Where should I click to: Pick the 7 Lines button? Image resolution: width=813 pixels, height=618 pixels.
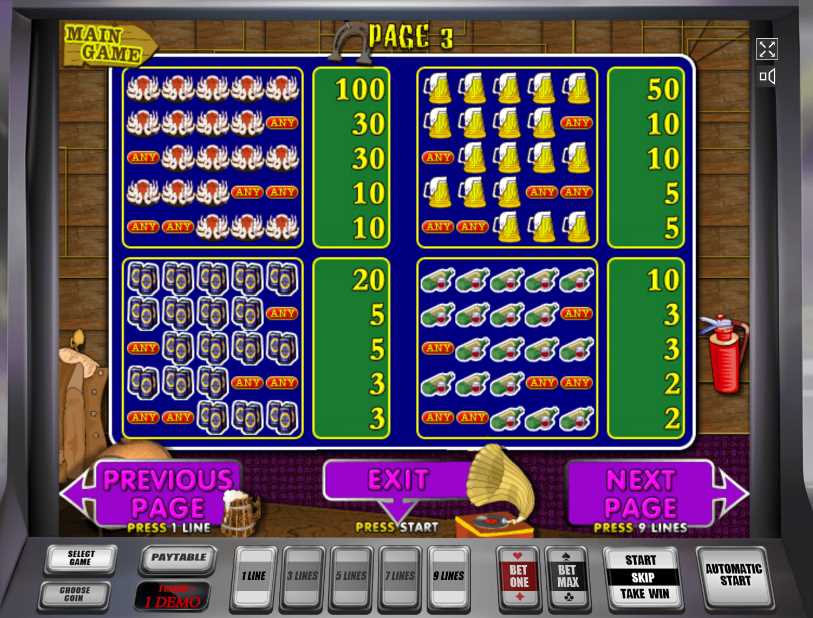[400, 577]
